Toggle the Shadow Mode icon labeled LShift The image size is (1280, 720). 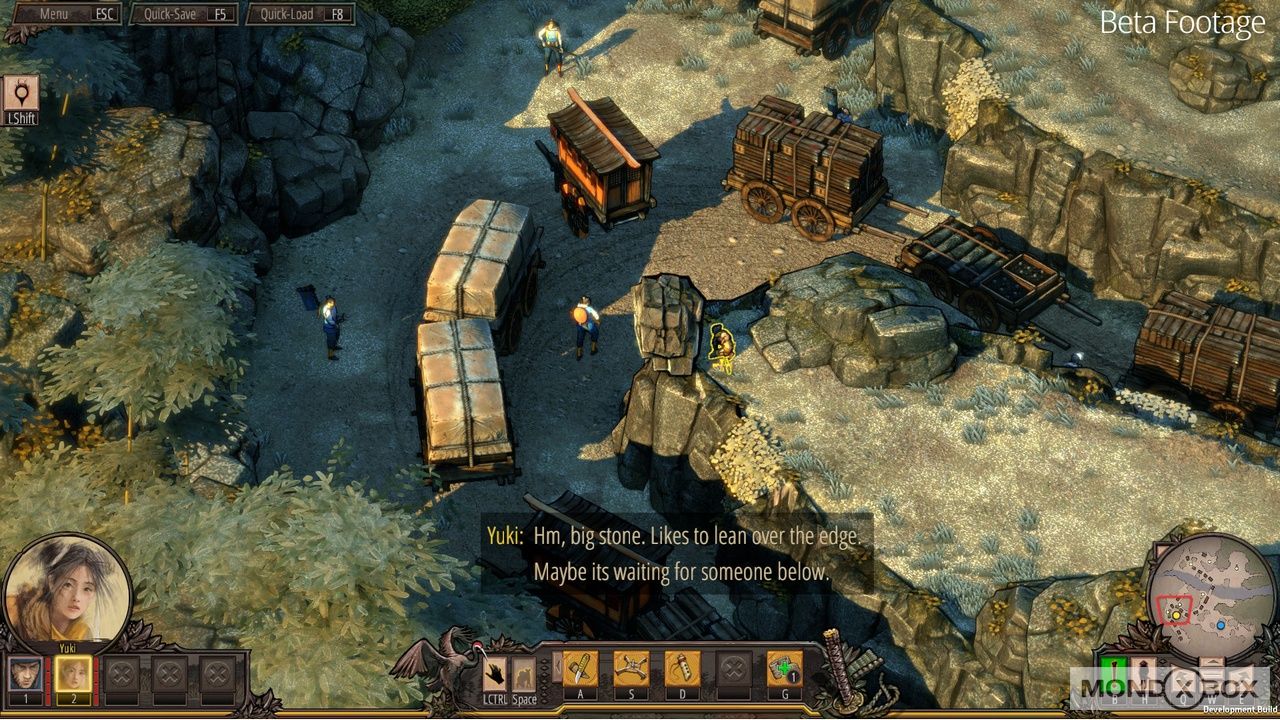(20, 94)
